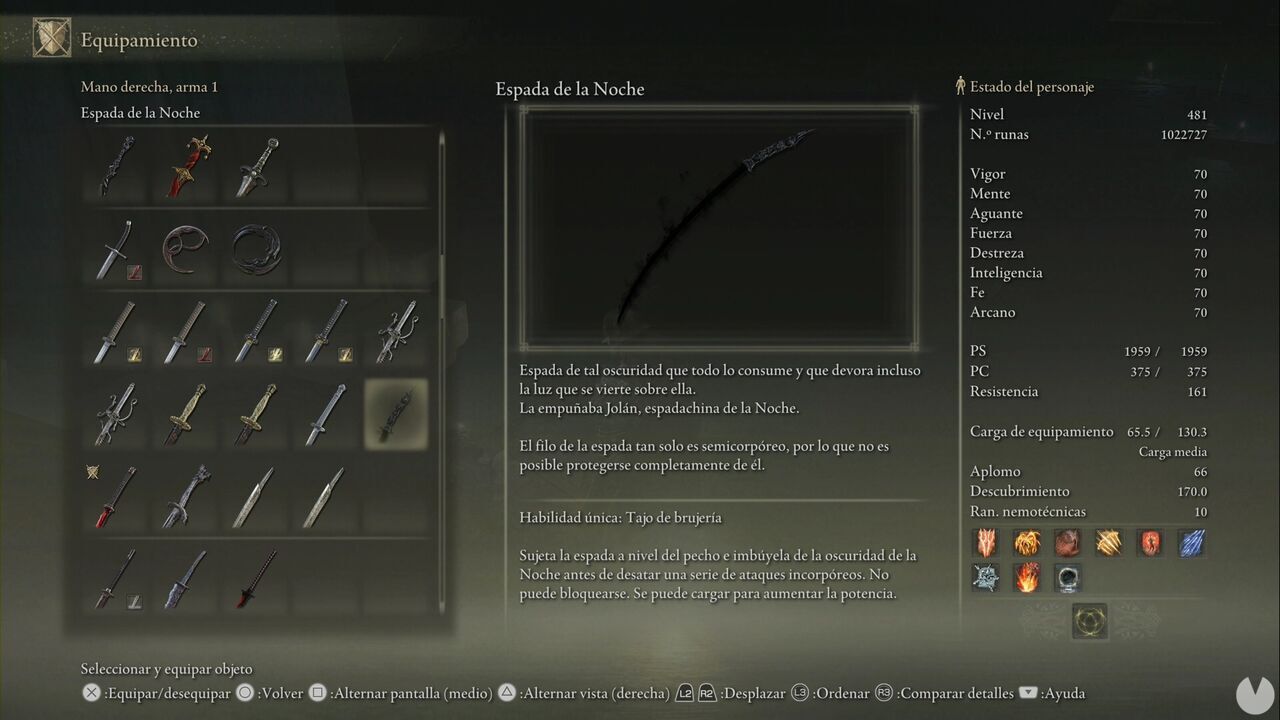Viewport: 1280px width, 720px height.
Task: Open the blue frost sorcery icon
Action: click(1192, 542)
